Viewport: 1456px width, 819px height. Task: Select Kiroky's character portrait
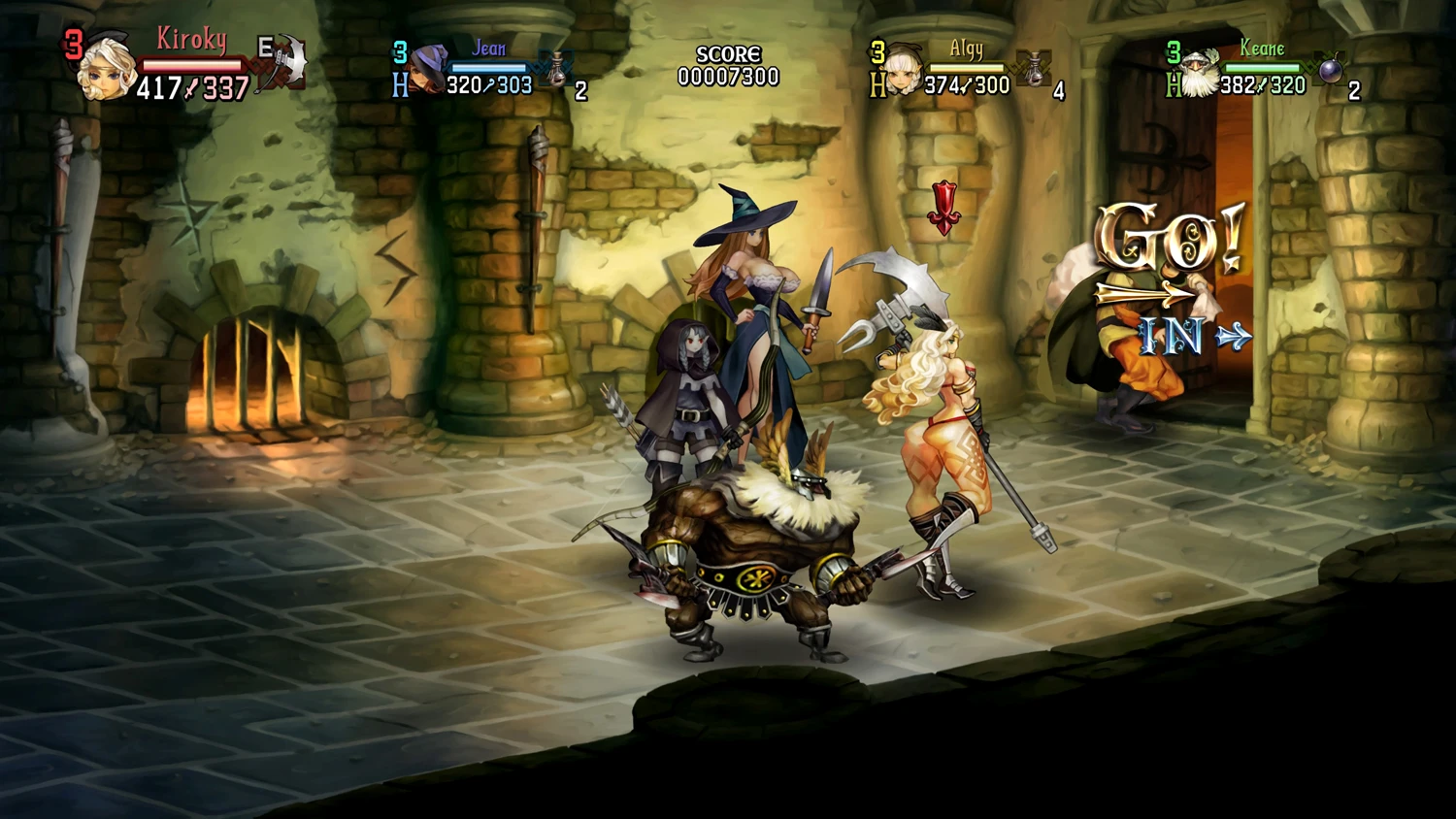point(106,70)
